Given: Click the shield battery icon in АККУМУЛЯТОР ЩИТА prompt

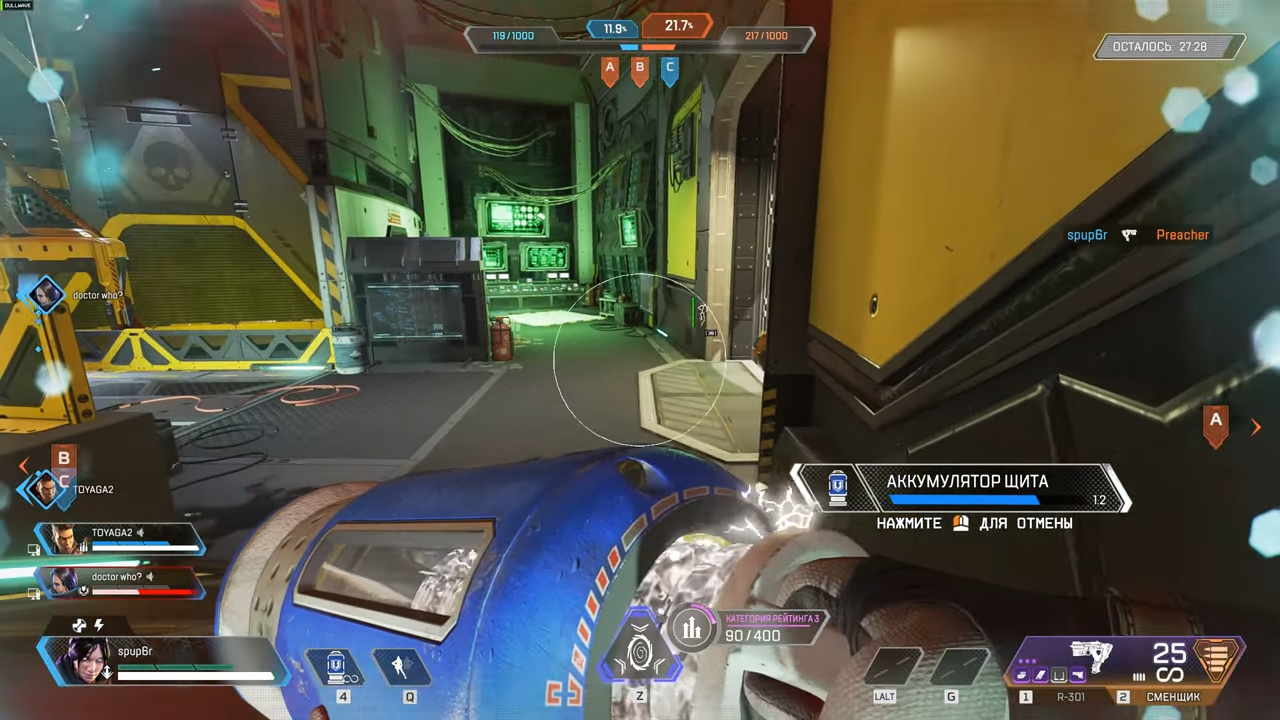Looking at the screenshot, I should [x=838, y=487].
